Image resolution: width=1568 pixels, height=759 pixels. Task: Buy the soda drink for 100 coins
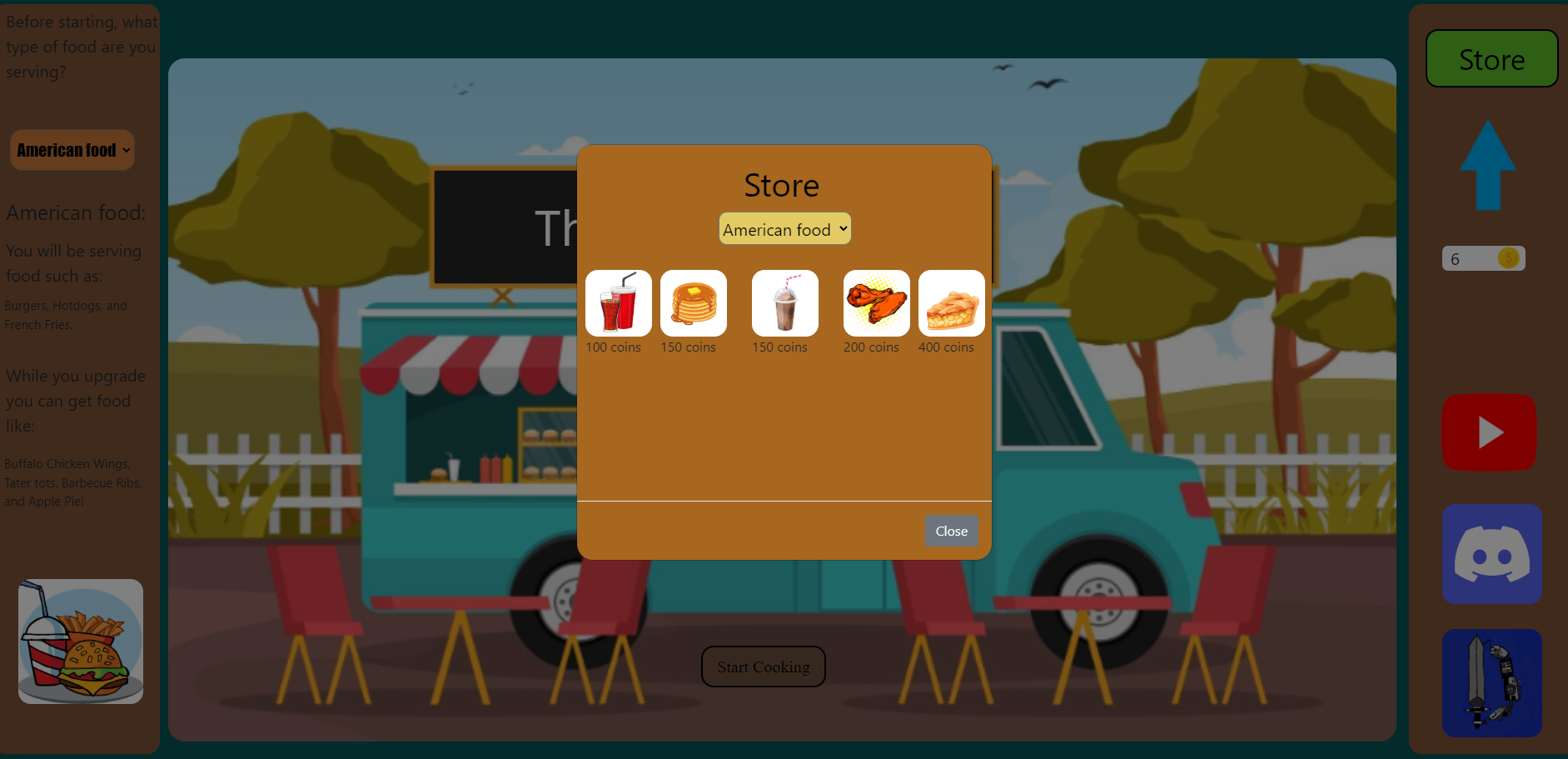point(618,303)
